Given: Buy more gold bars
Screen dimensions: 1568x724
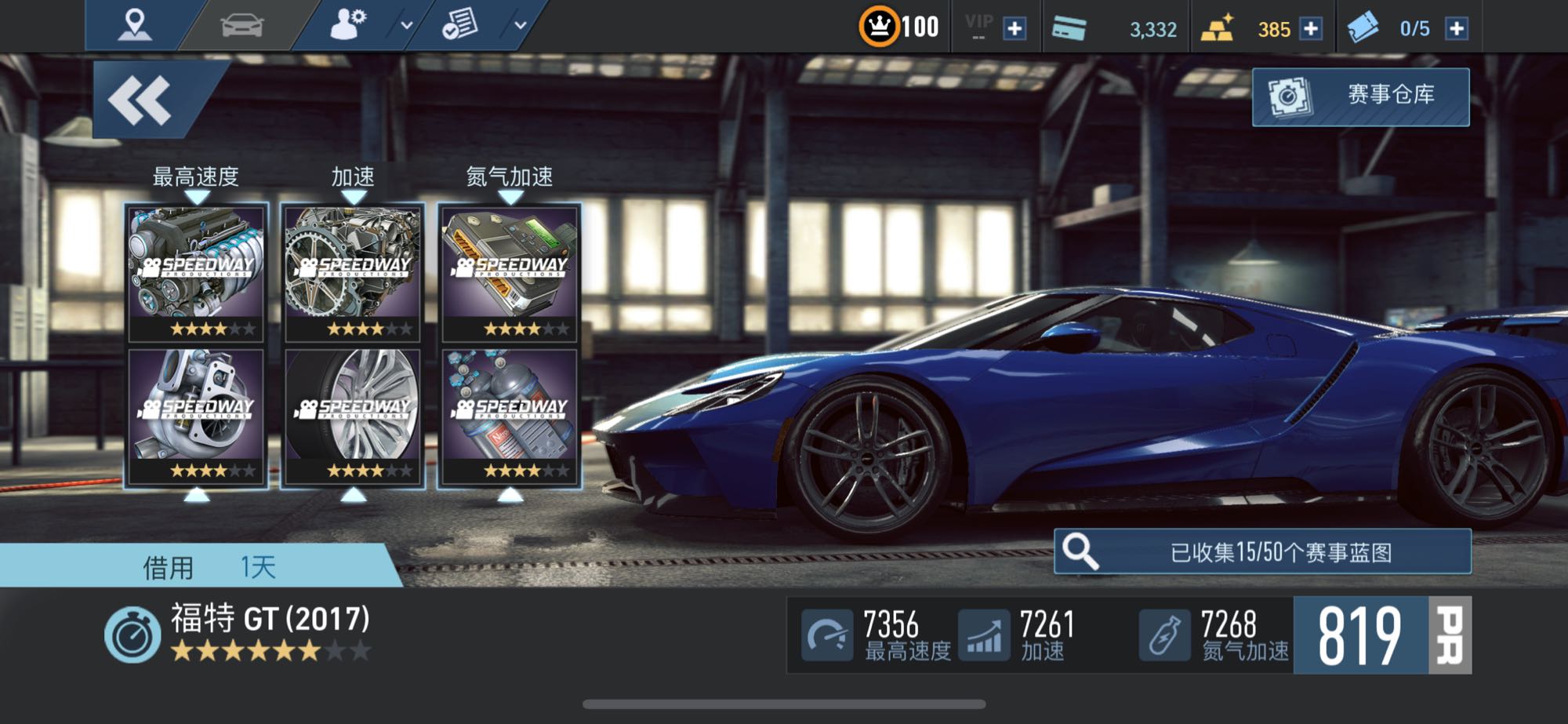Looking at the screenshot, I should 1311,29.
